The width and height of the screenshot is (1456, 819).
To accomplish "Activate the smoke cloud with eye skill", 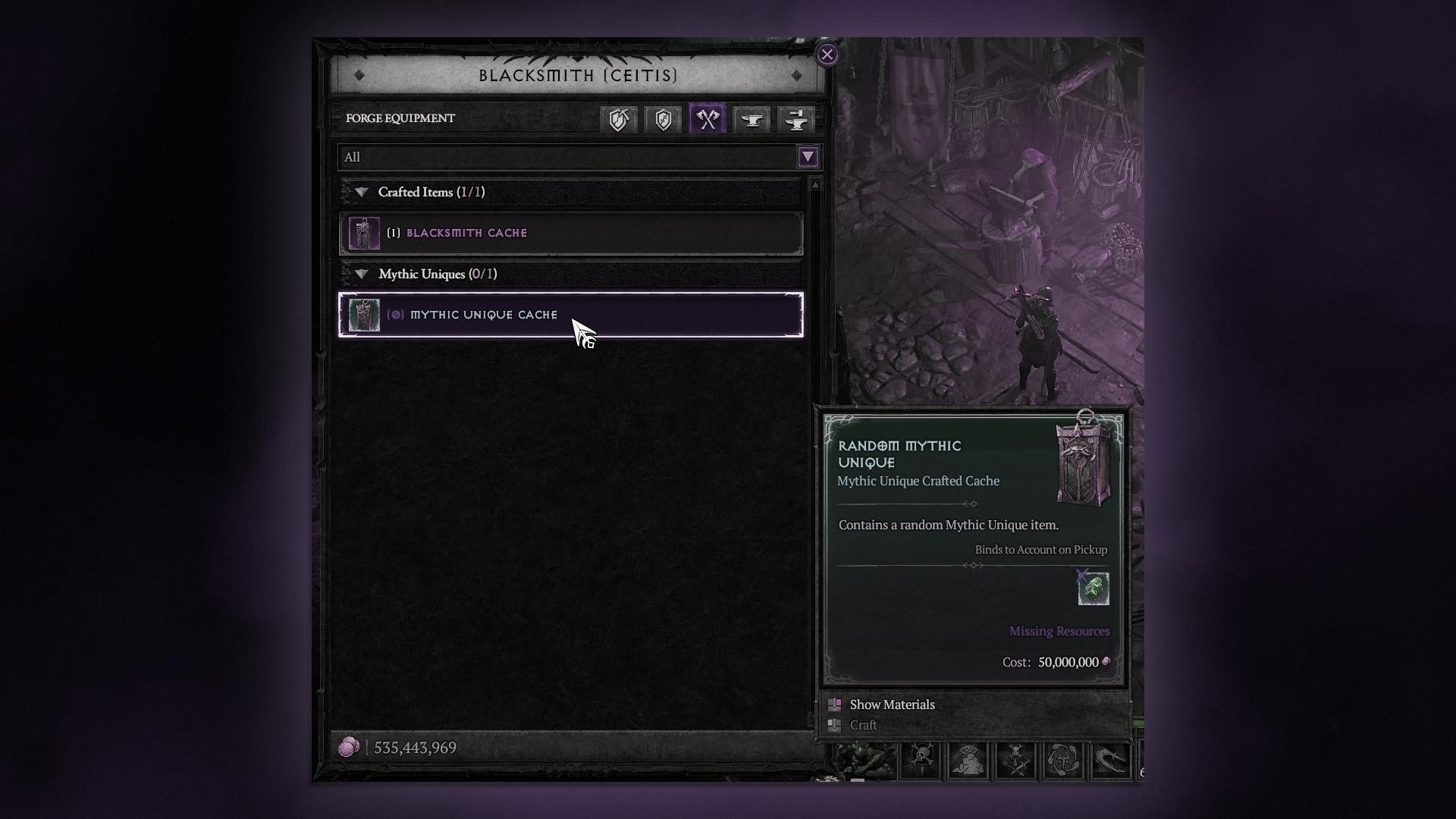I will click(x=968, y=760).
